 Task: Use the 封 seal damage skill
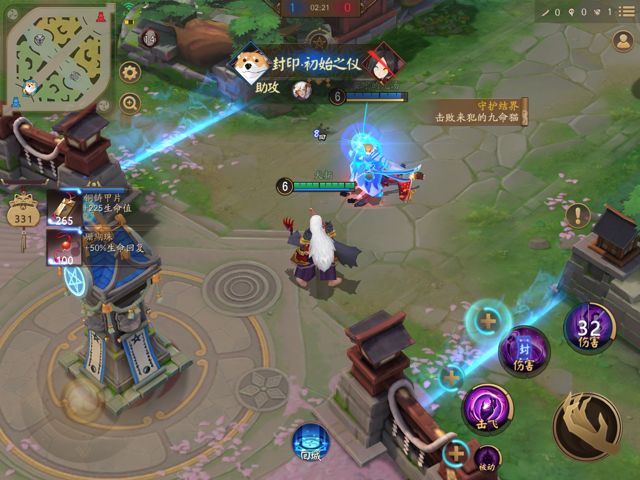point(524,351)
